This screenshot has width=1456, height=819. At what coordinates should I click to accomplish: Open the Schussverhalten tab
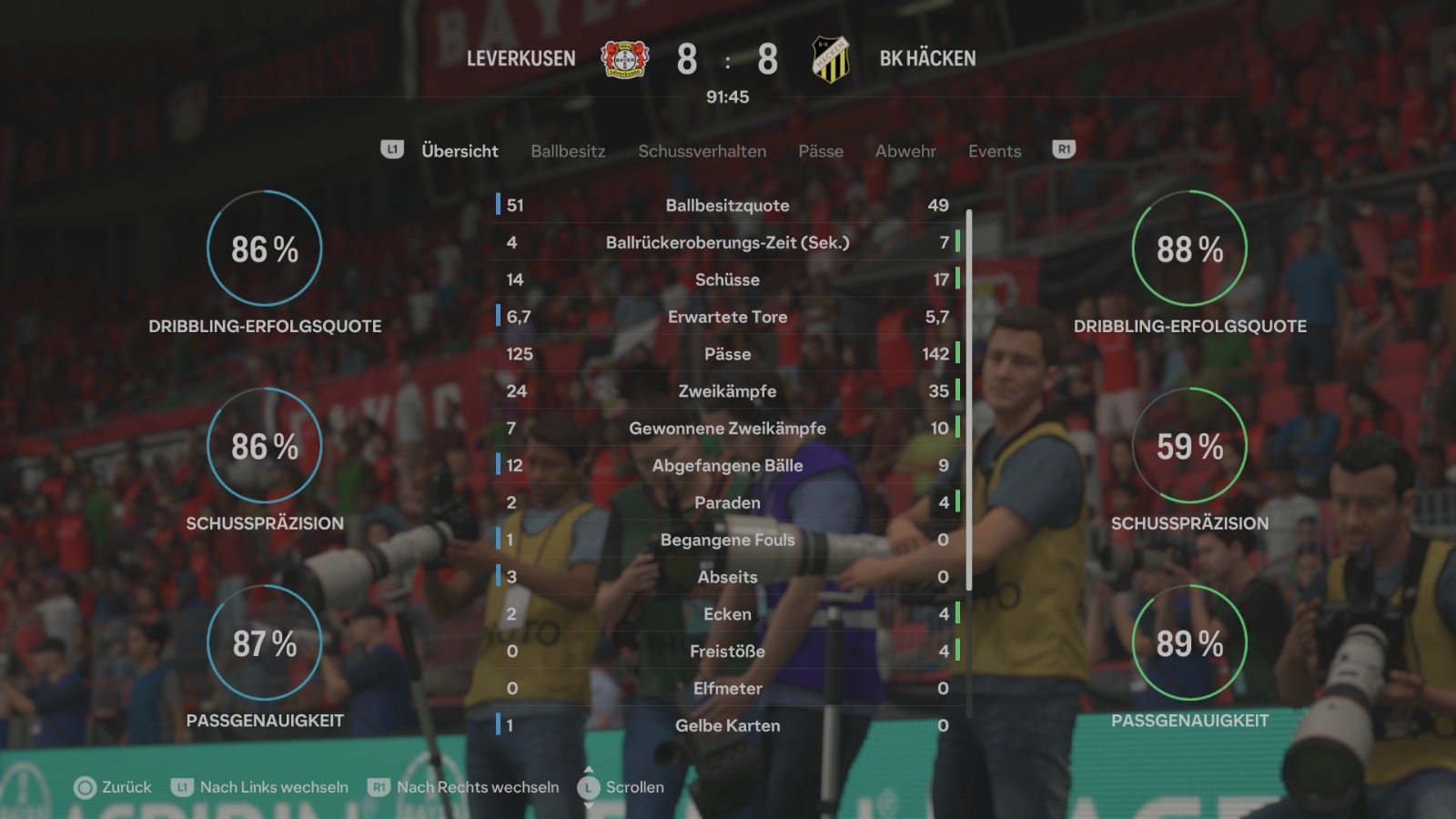click(702, 151)
